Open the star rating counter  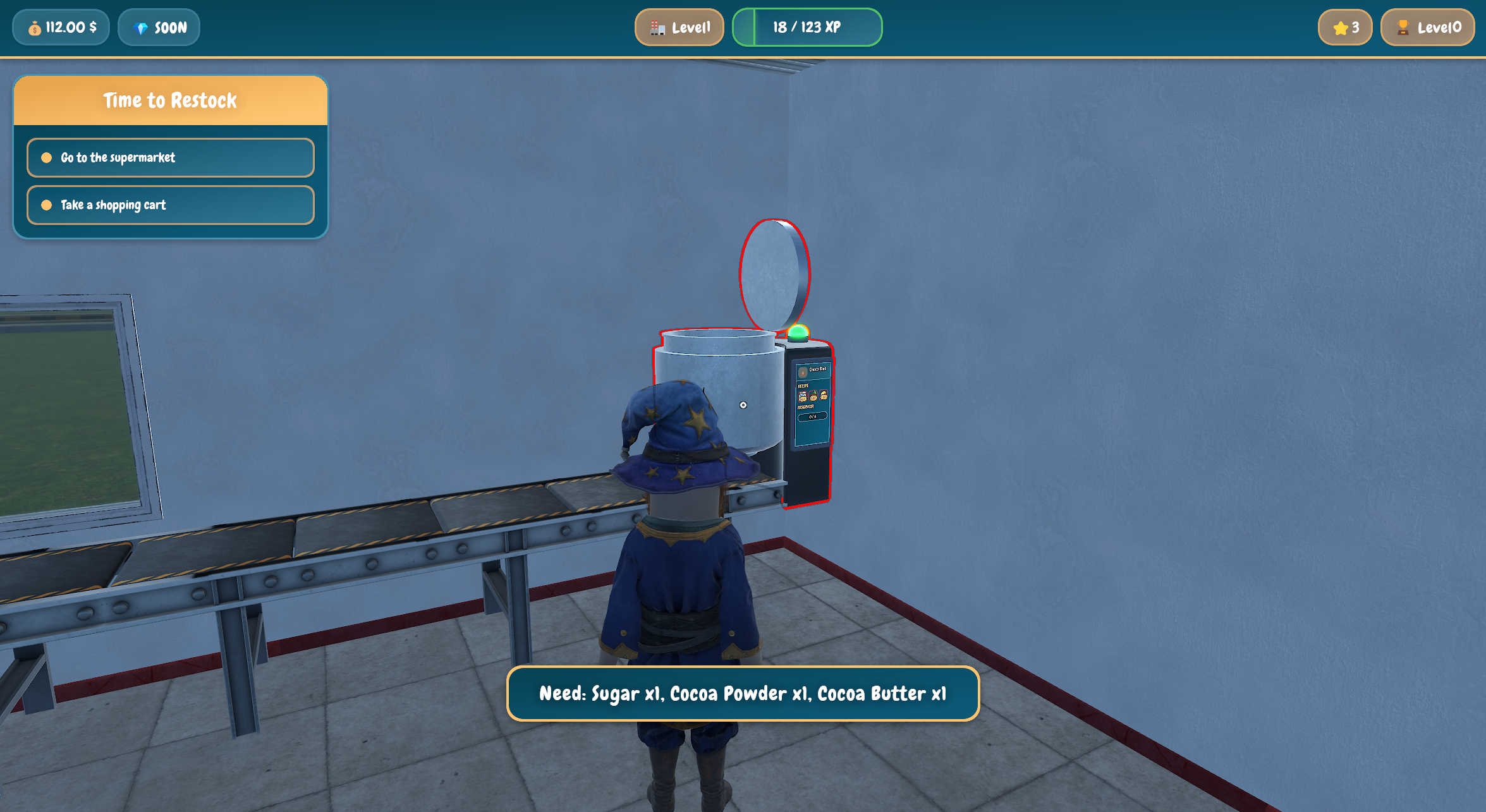tap(1344, 27)
